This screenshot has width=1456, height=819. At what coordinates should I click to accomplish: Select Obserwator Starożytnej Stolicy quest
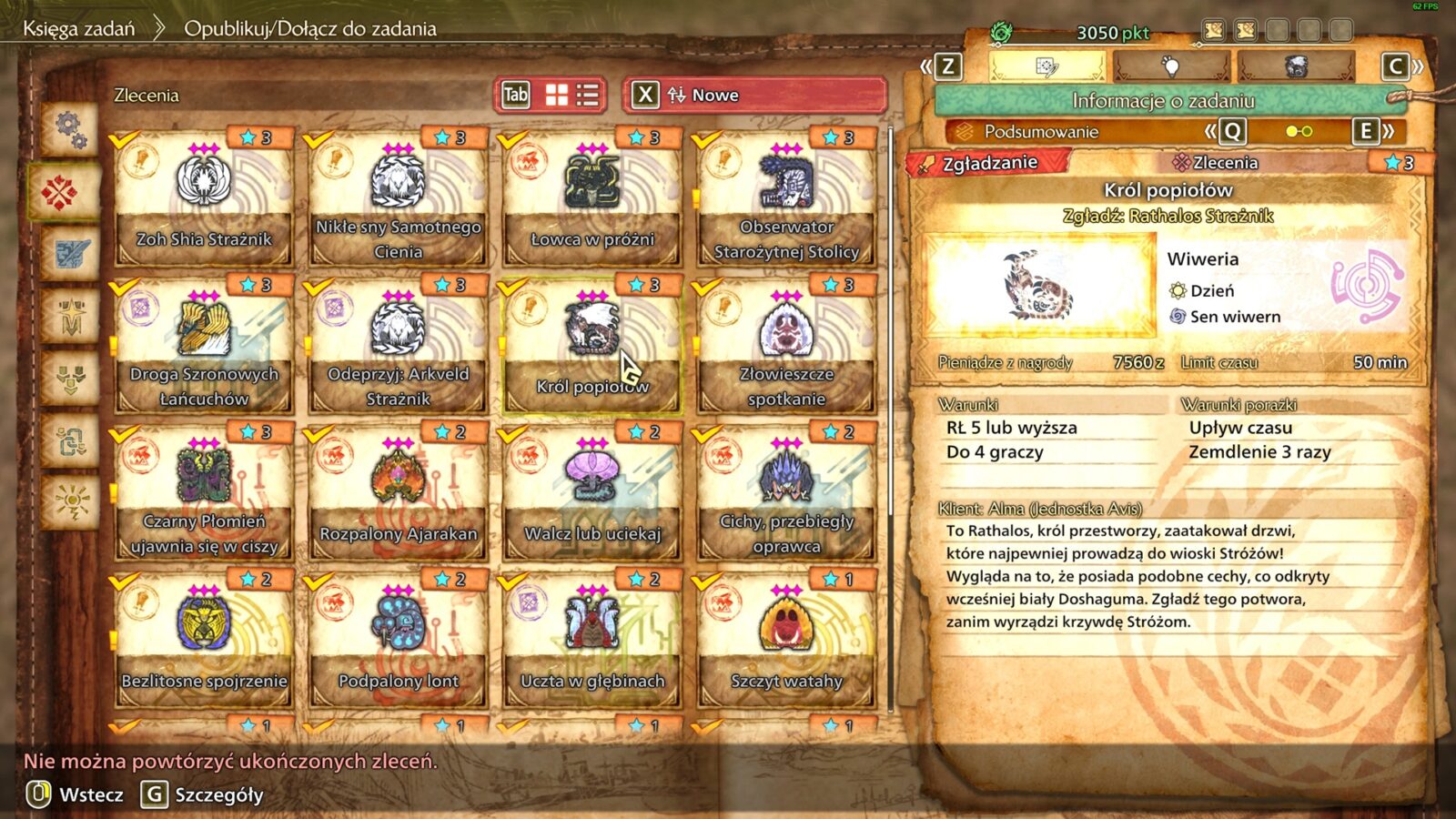786,200
